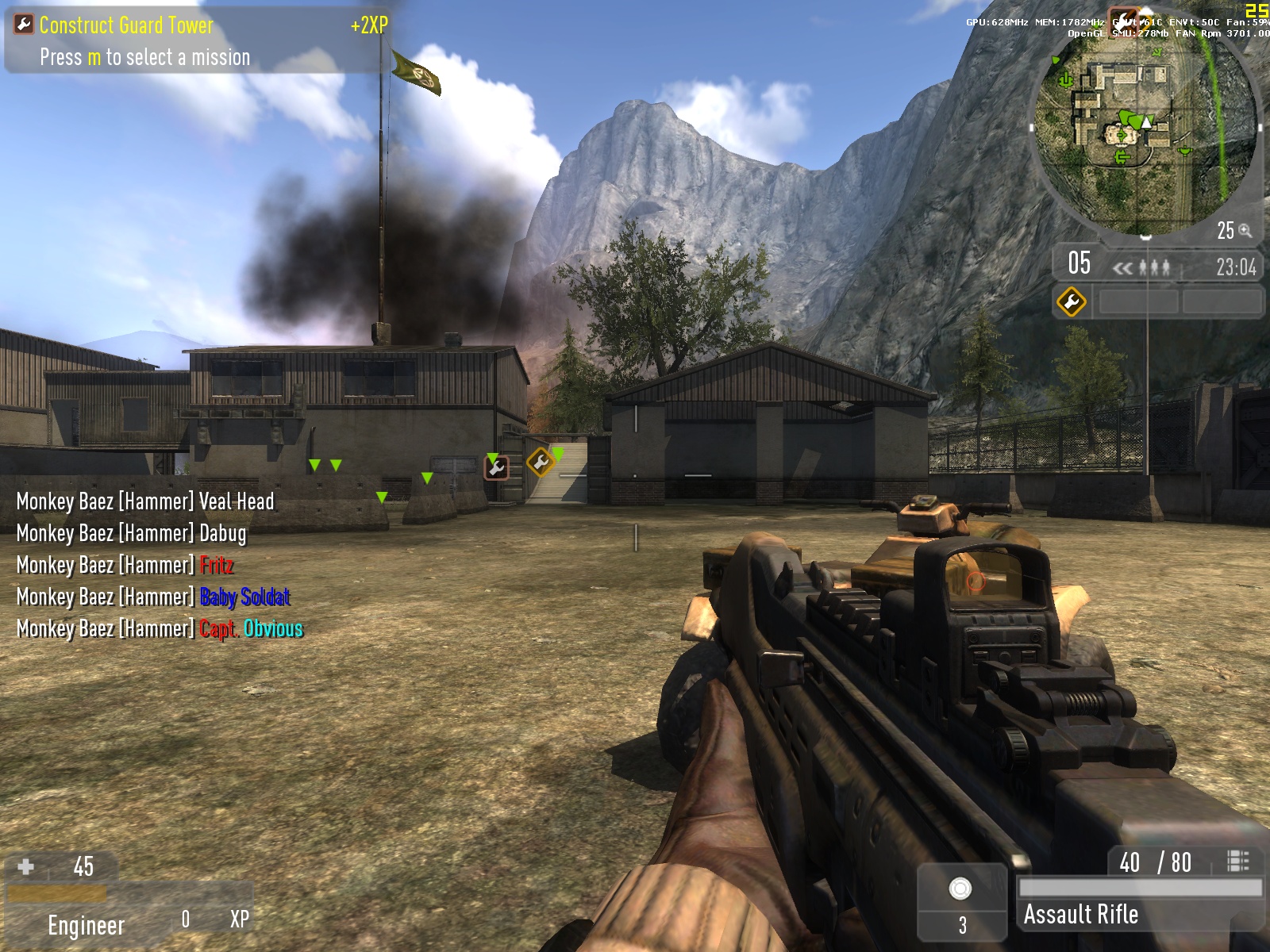Select the grenade icon slot
The image size is (1270, 952).
tap(960, 889)
